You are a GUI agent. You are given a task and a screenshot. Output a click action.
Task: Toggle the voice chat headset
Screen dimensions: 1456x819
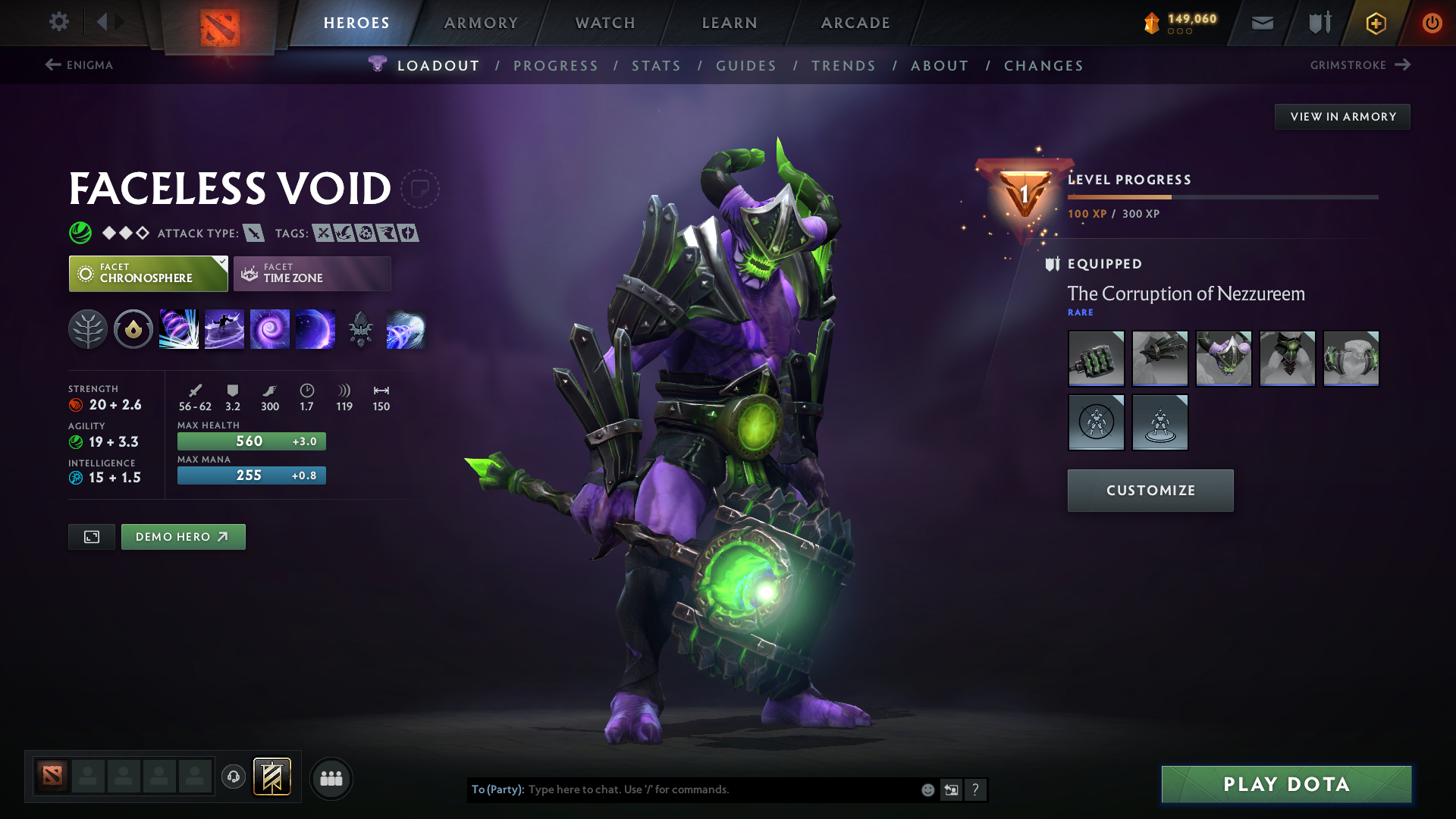(233, 778)
